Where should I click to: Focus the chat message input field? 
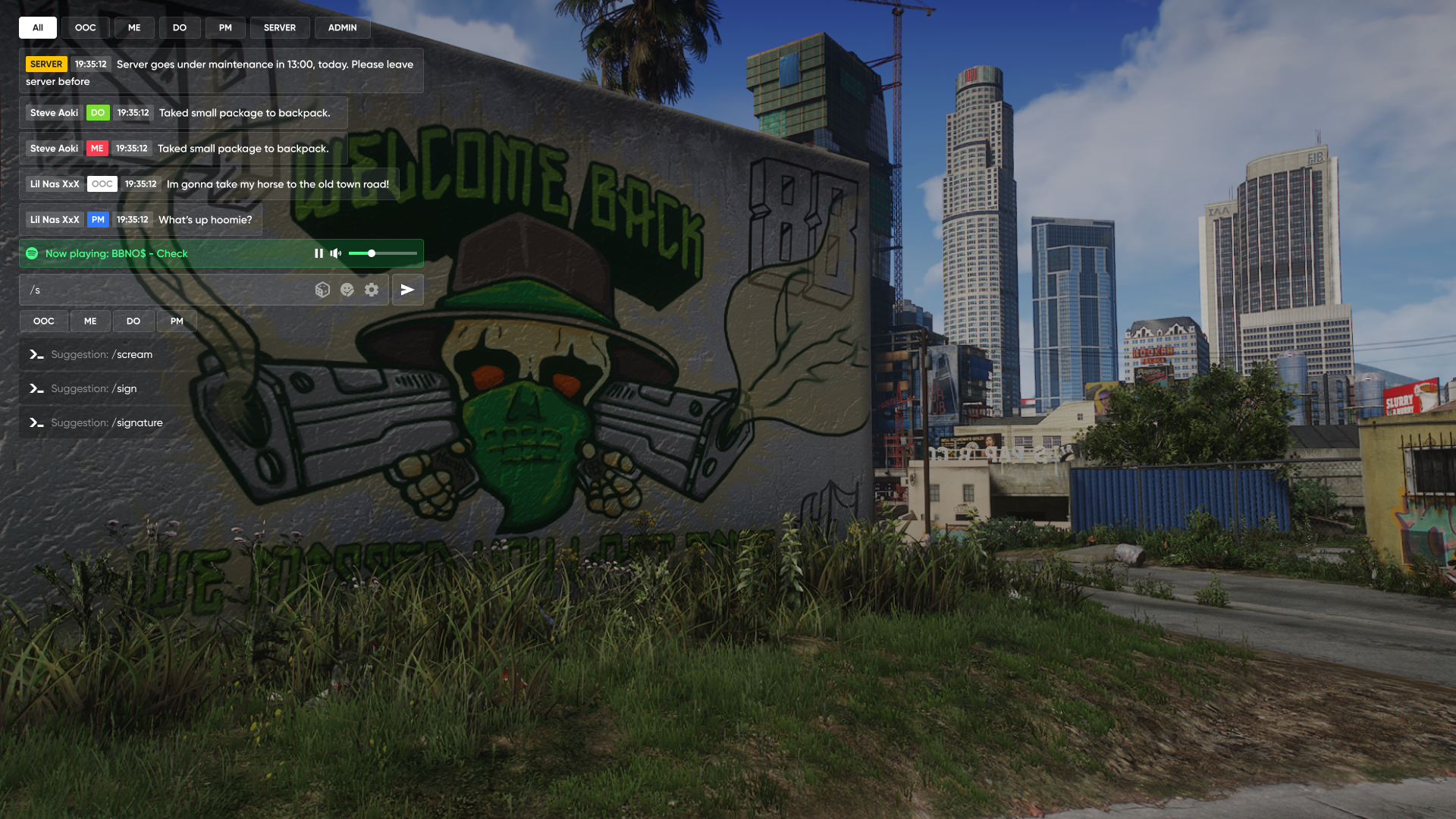[167, 290]
